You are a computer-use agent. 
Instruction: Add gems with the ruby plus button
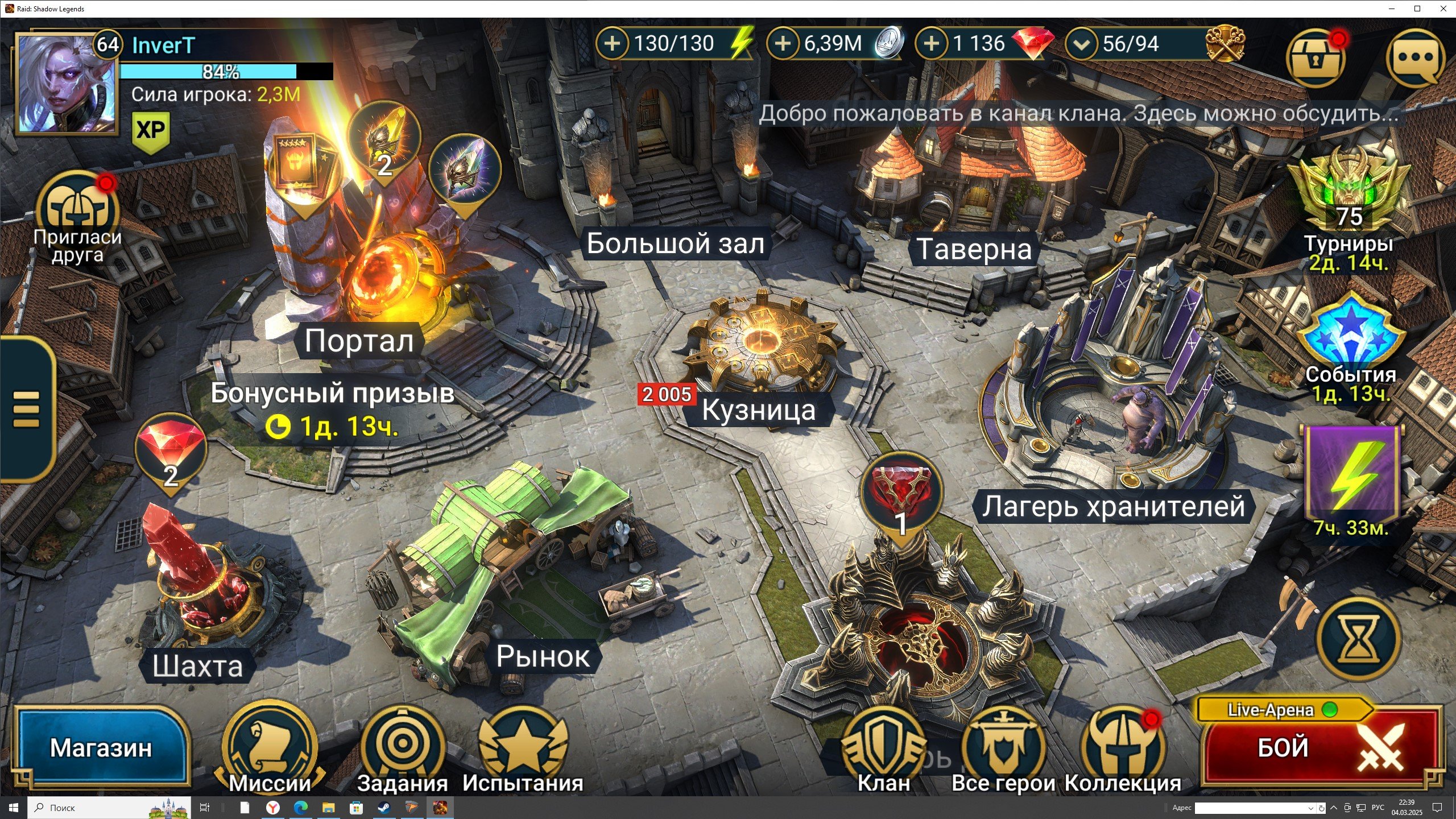pyautogui.click(x=931, y=43)
